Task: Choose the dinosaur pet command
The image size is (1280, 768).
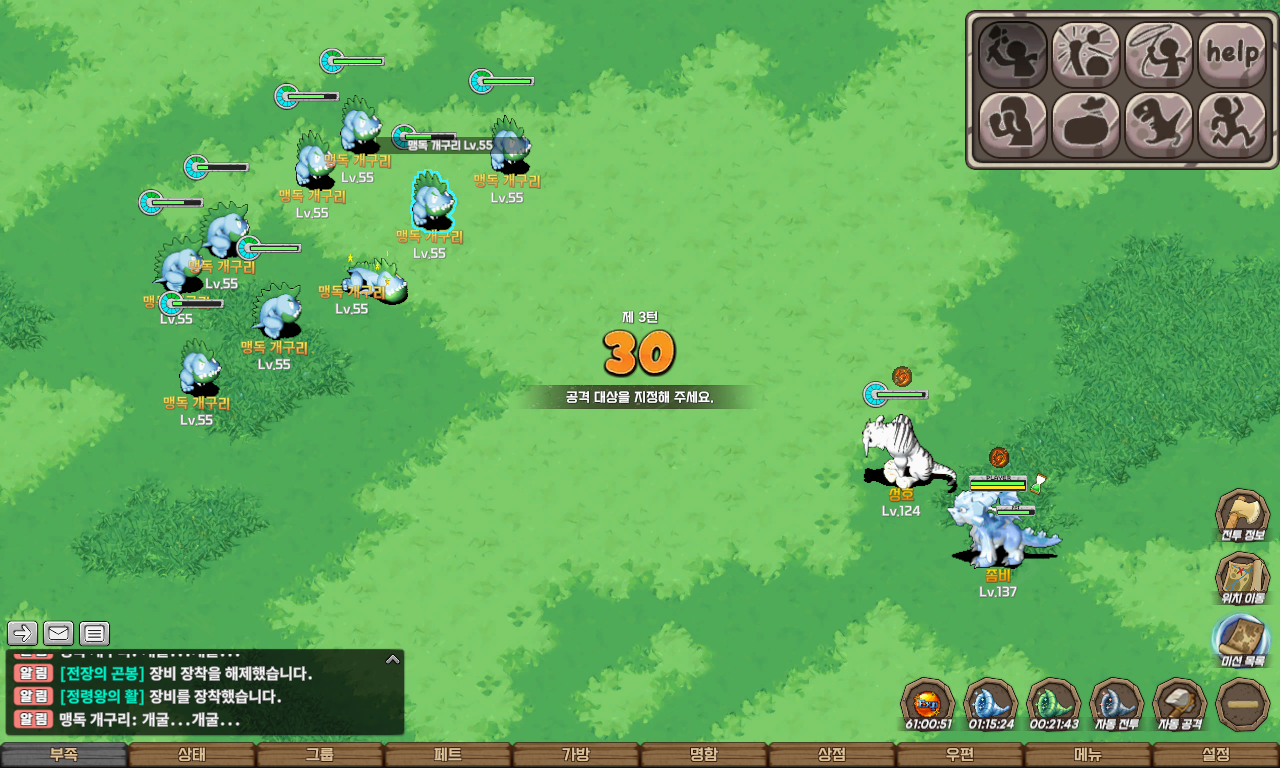Action: (1159, 125)
